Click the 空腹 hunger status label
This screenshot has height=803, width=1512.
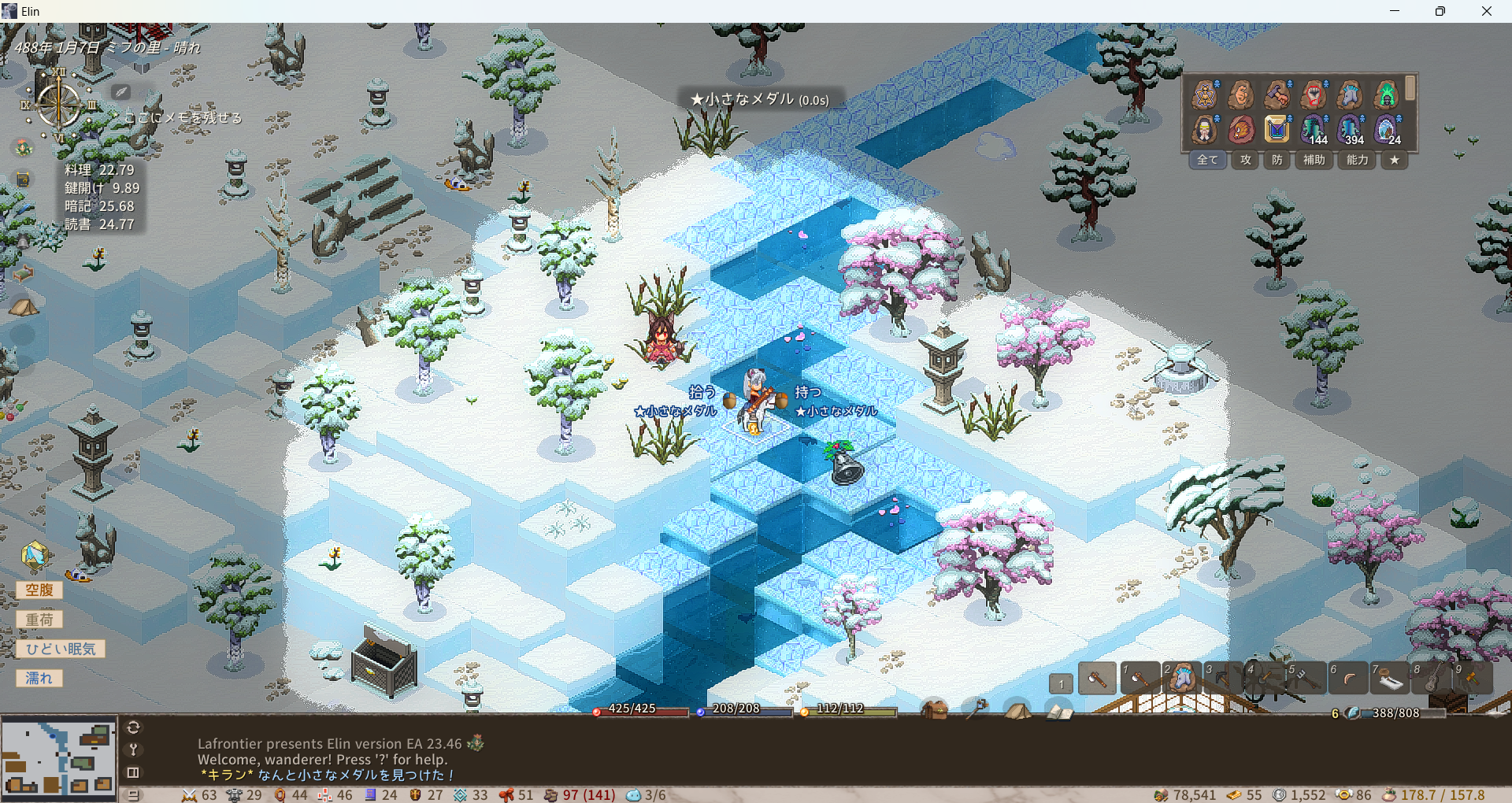[x=39, y=590]
